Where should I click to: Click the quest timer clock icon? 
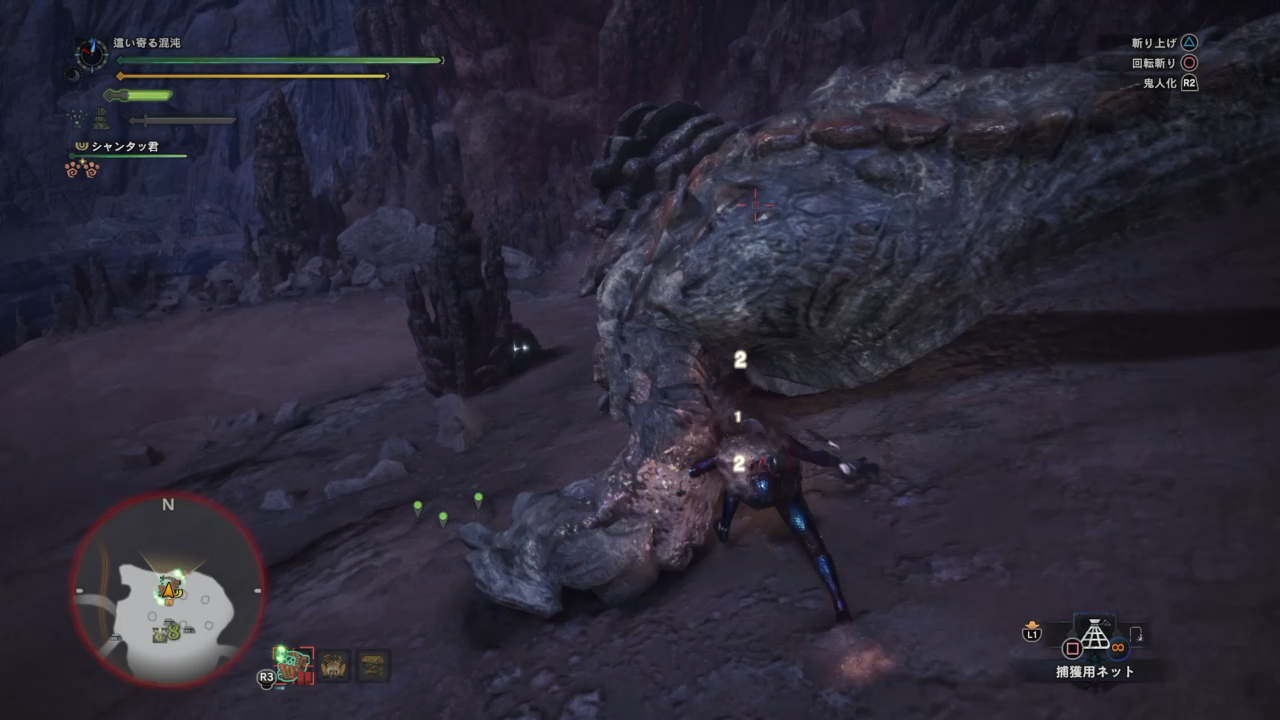click(91, 53)
